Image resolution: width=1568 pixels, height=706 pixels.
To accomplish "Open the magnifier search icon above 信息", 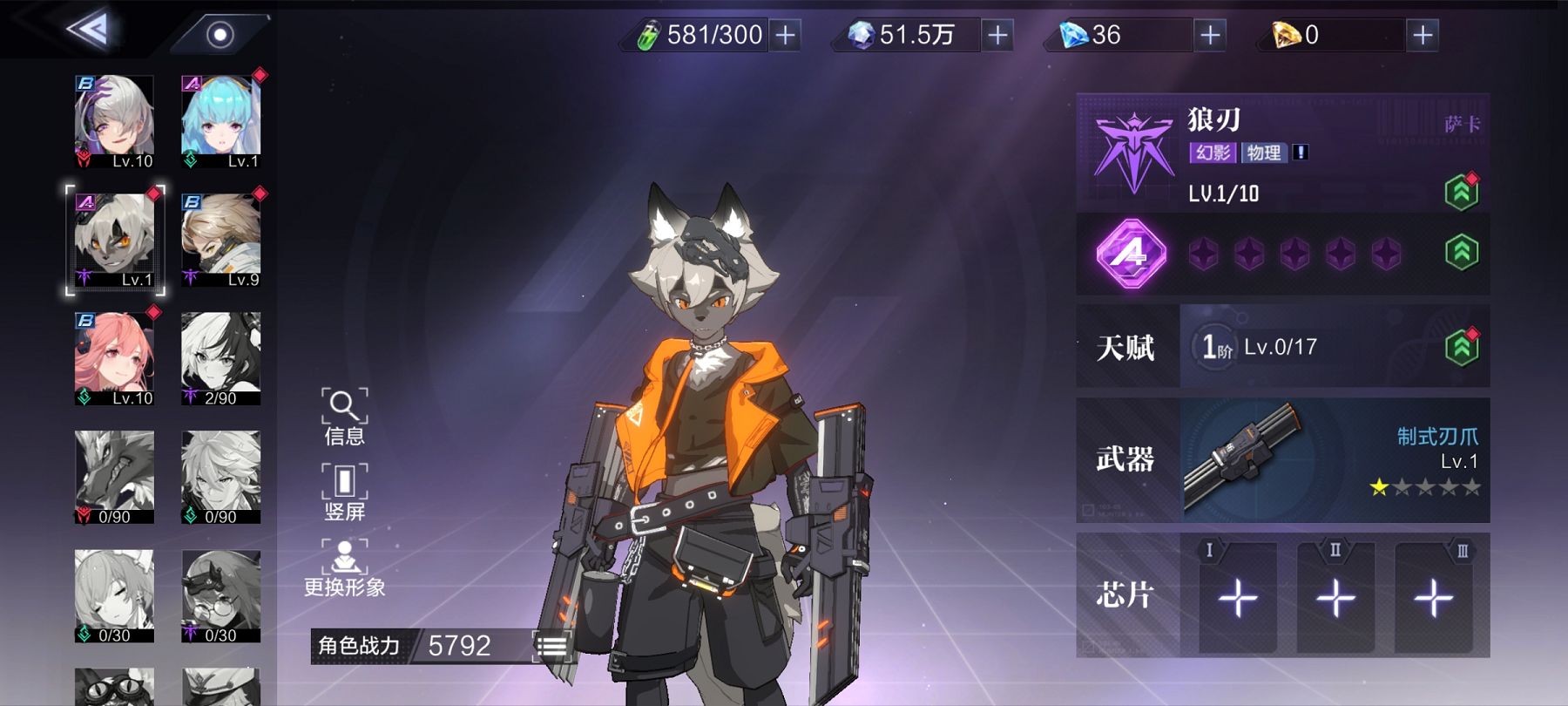I will 345,407.
